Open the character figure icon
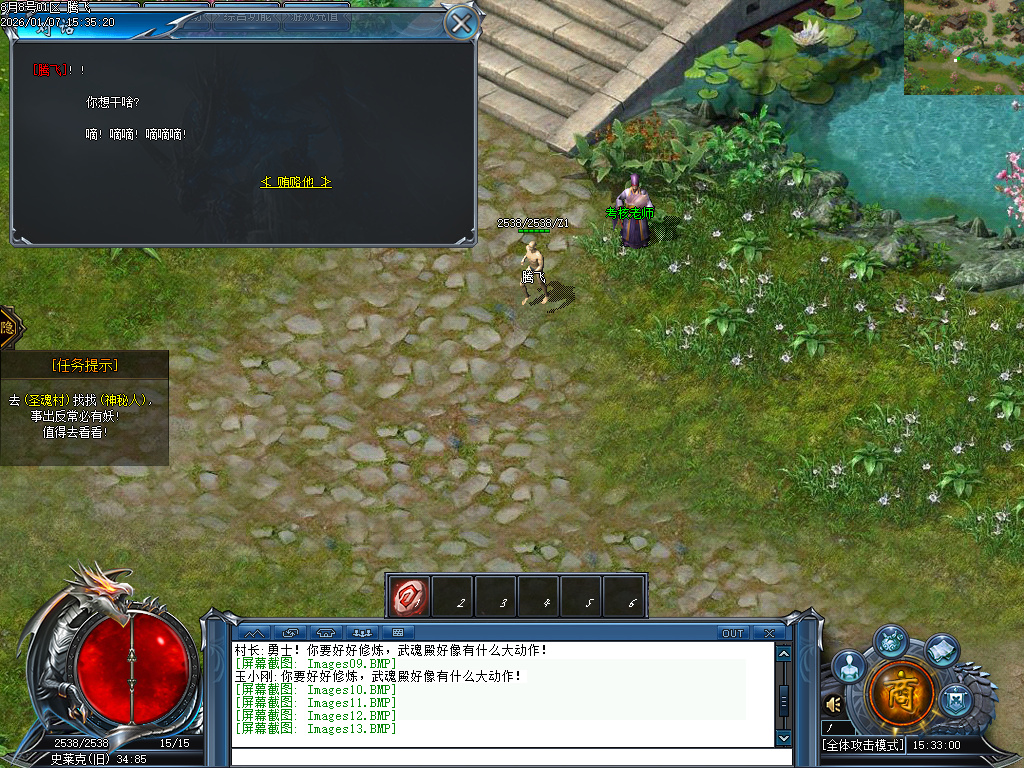 849,667
